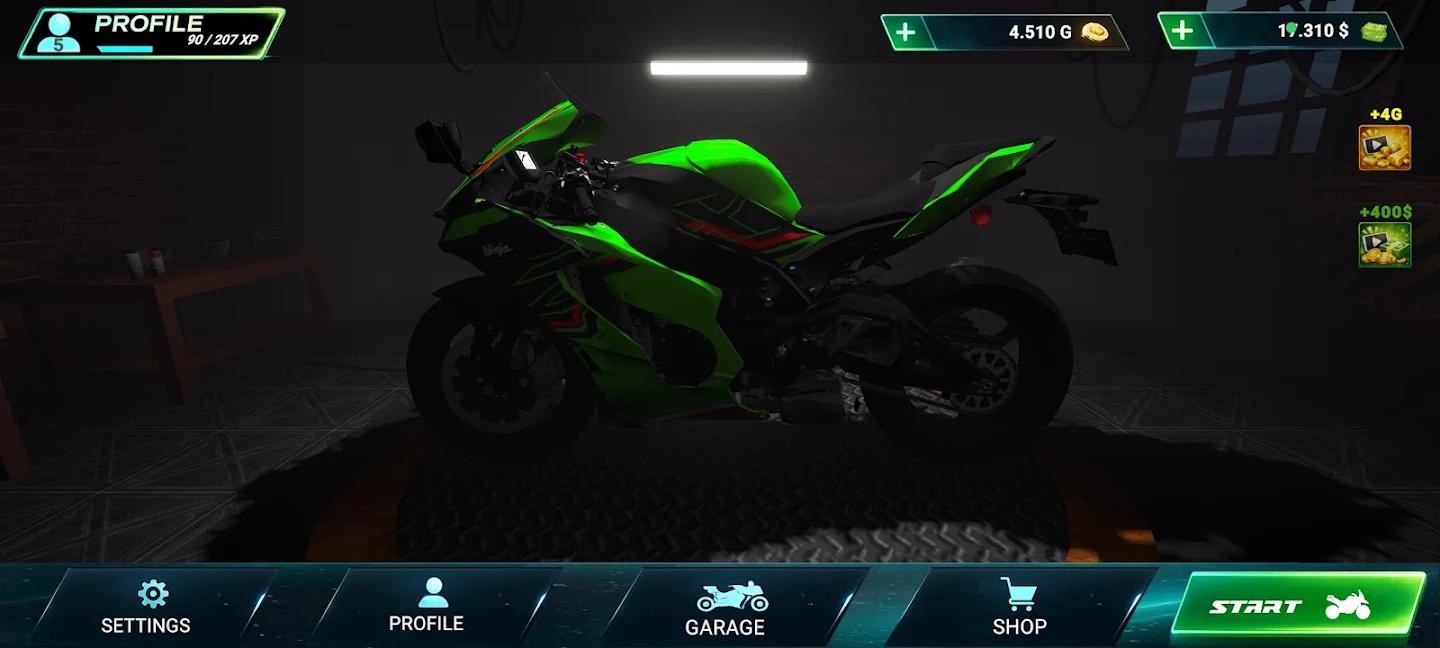Claim the +400$ video reward

1384,244
